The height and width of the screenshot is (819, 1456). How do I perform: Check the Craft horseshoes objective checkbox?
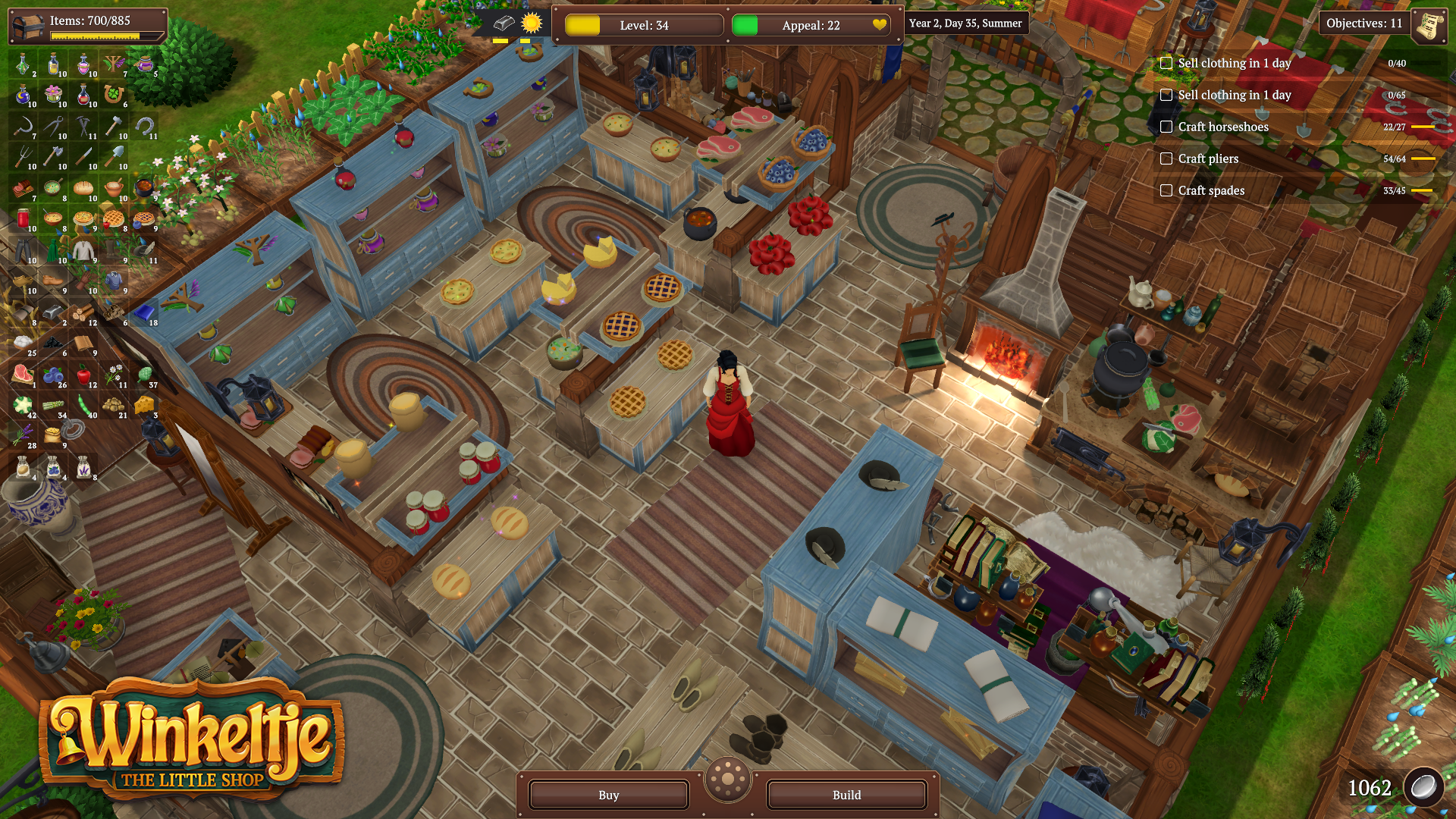[x=1166, y=127]
